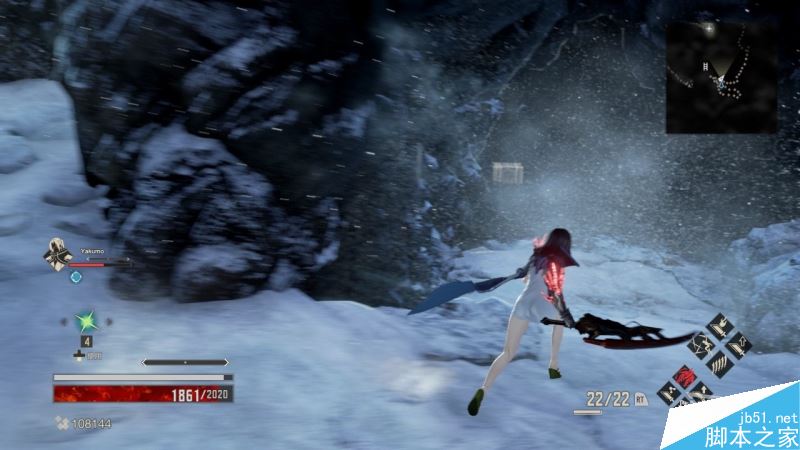Click the jb51.net watermark link
The image size is (800, 450).
click(x=767, y=417)
